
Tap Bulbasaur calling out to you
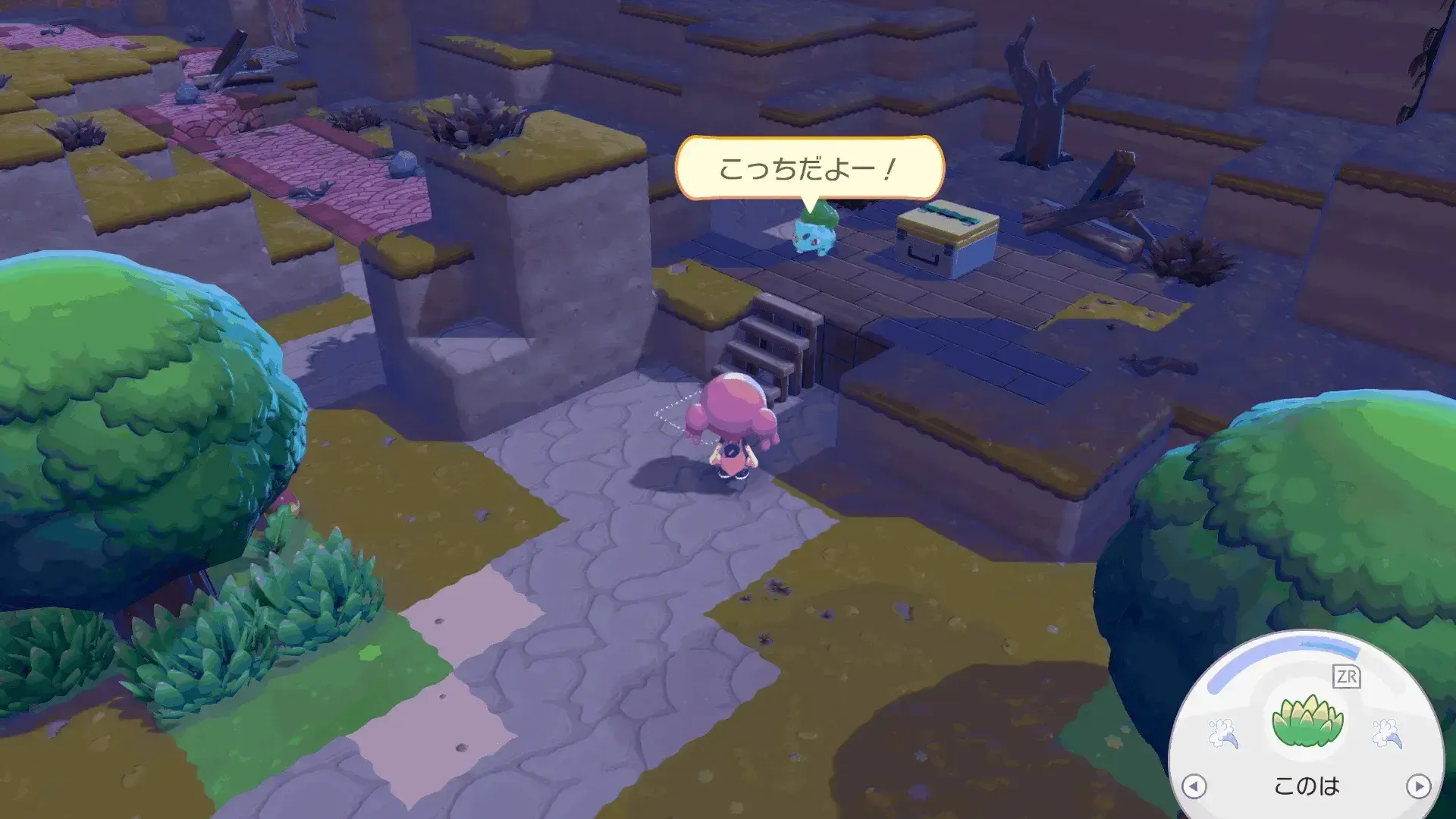point(813,237)
